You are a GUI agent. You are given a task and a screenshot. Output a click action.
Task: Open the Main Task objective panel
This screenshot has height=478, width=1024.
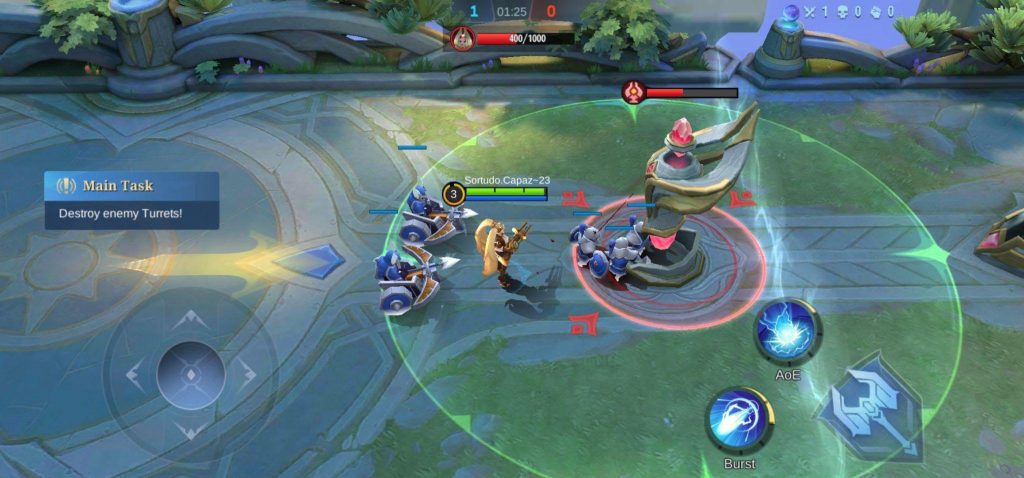(x=131, y=199)
